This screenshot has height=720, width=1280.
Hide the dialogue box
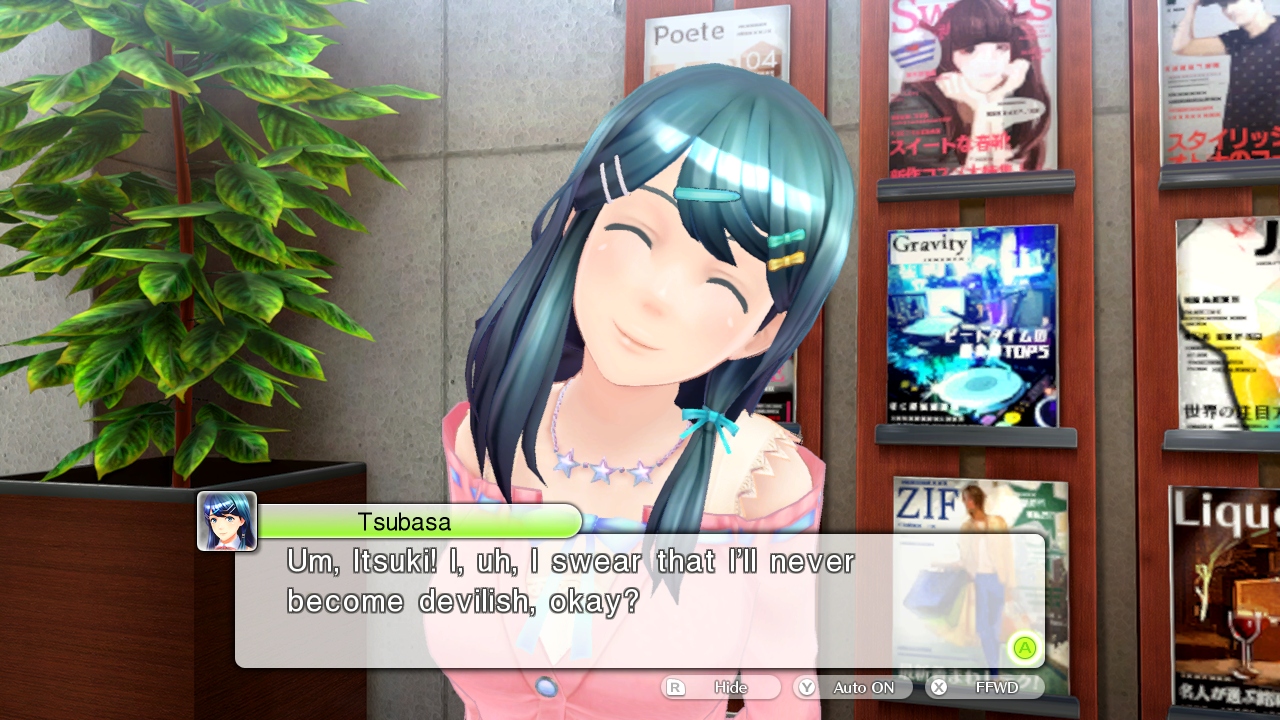(x=720, y=687)
